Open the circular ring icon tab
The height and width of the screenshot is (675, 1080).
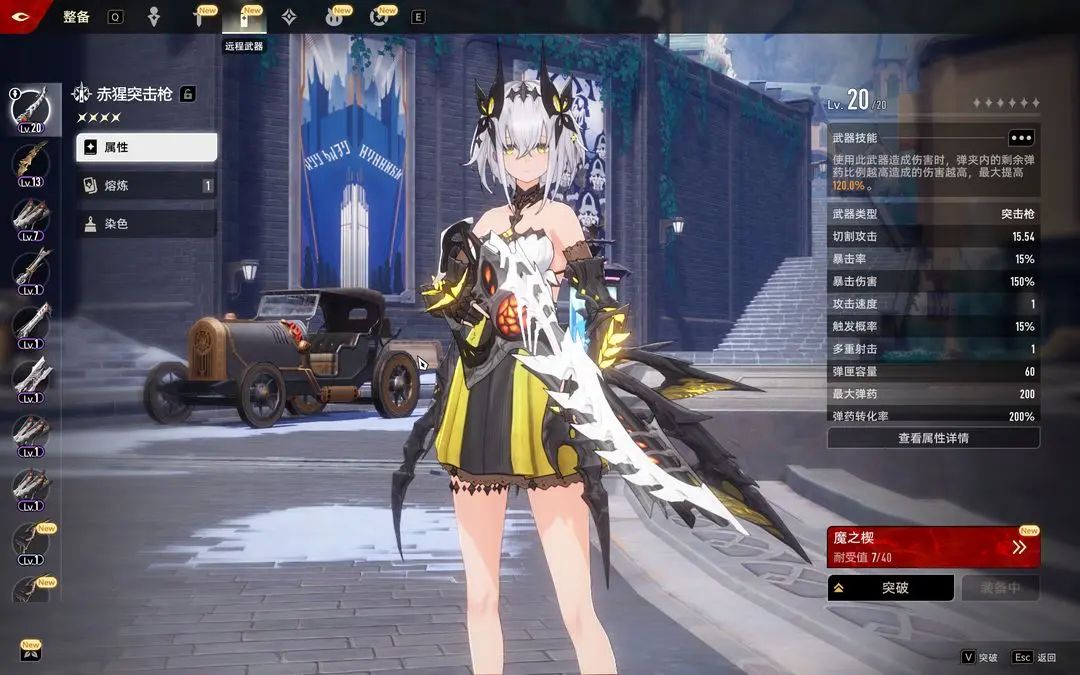379,17
